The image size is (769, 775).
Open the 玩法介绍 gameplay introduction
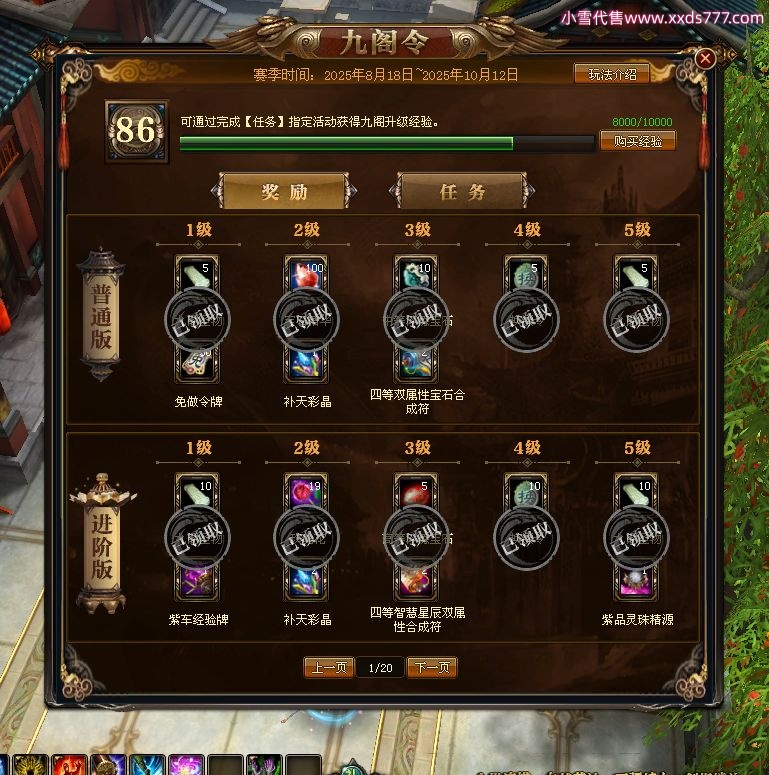click(x=612, y=74)
